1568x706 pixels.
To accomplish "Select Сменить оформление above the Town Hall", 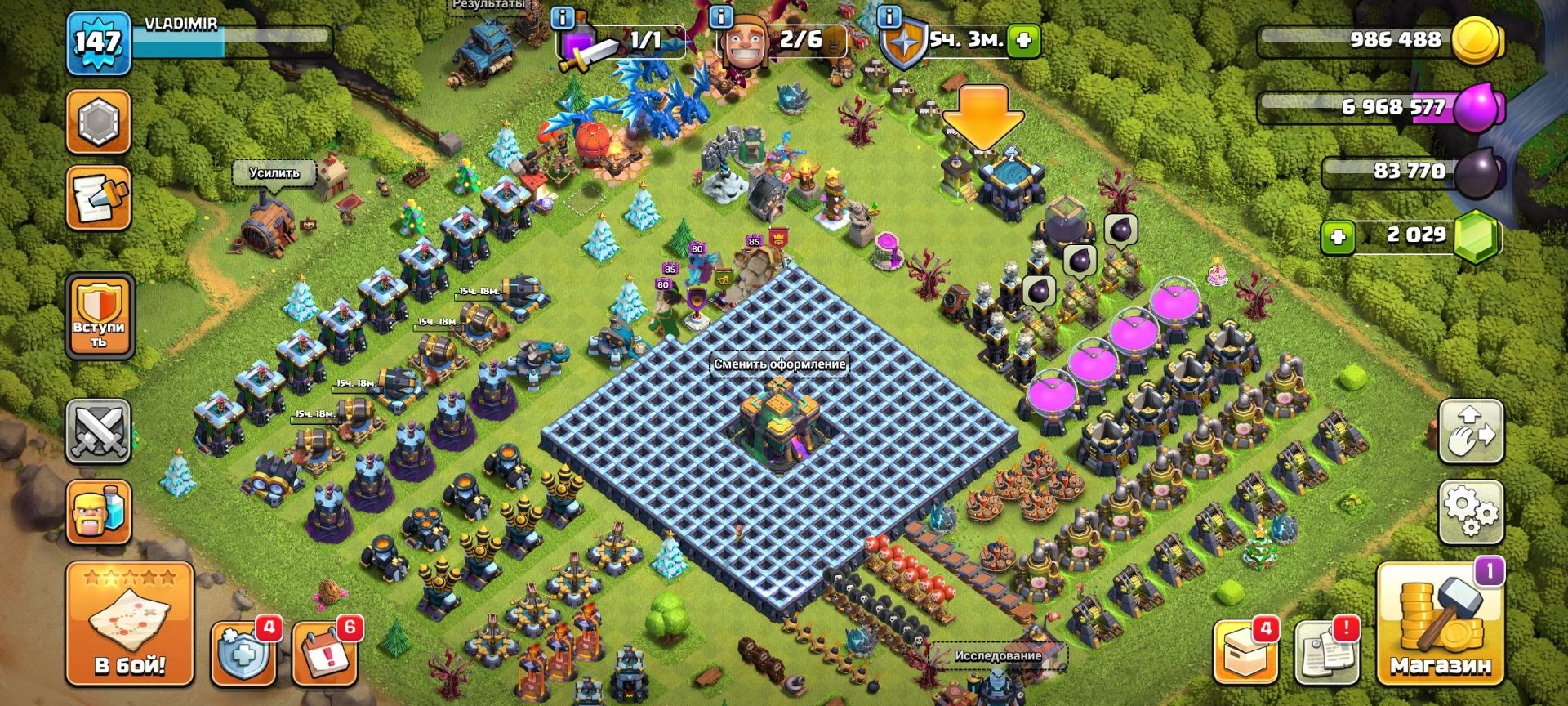I will click(779, 364).
